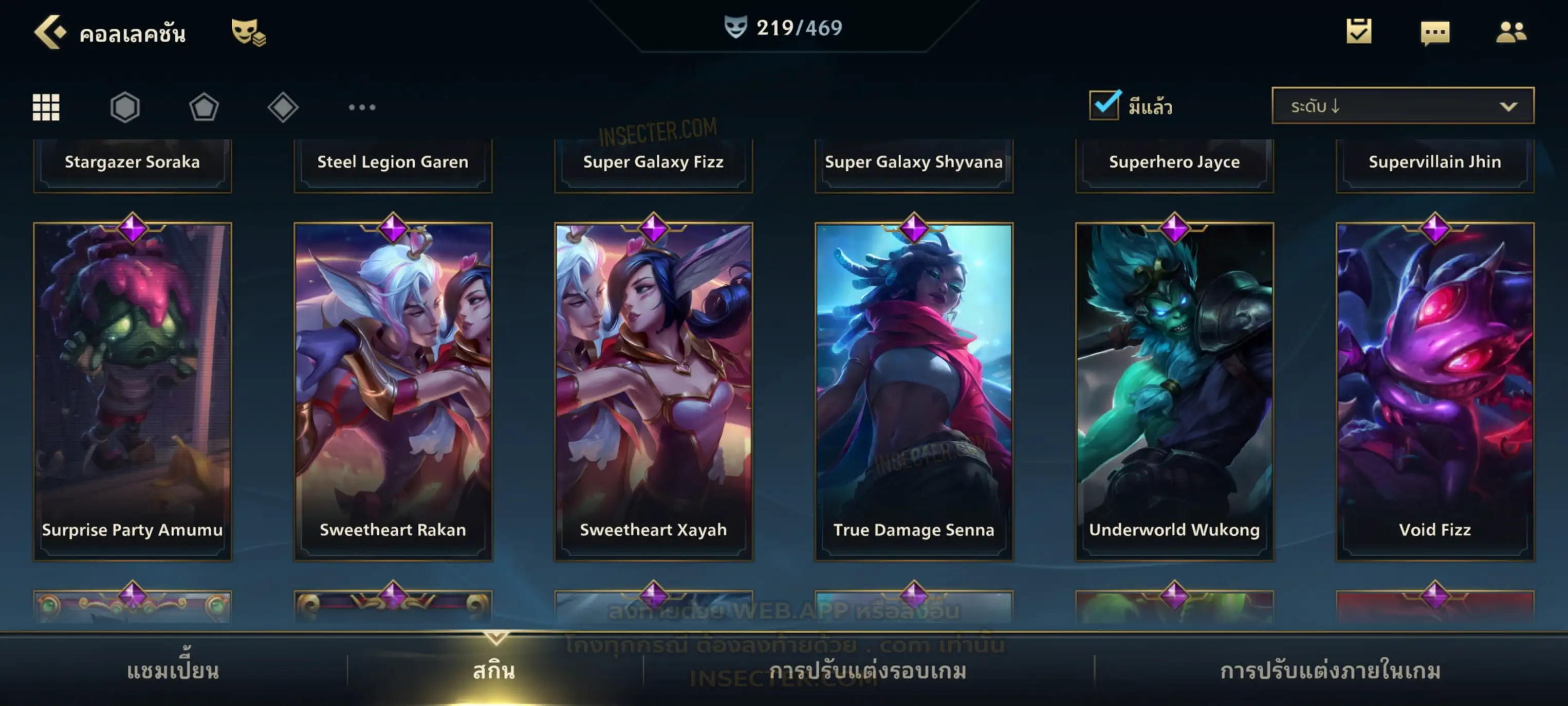Switch to the การปรับแต่งภายในเกม tab
This screenshot has height=706, width=1568.
click(1330, 671)
